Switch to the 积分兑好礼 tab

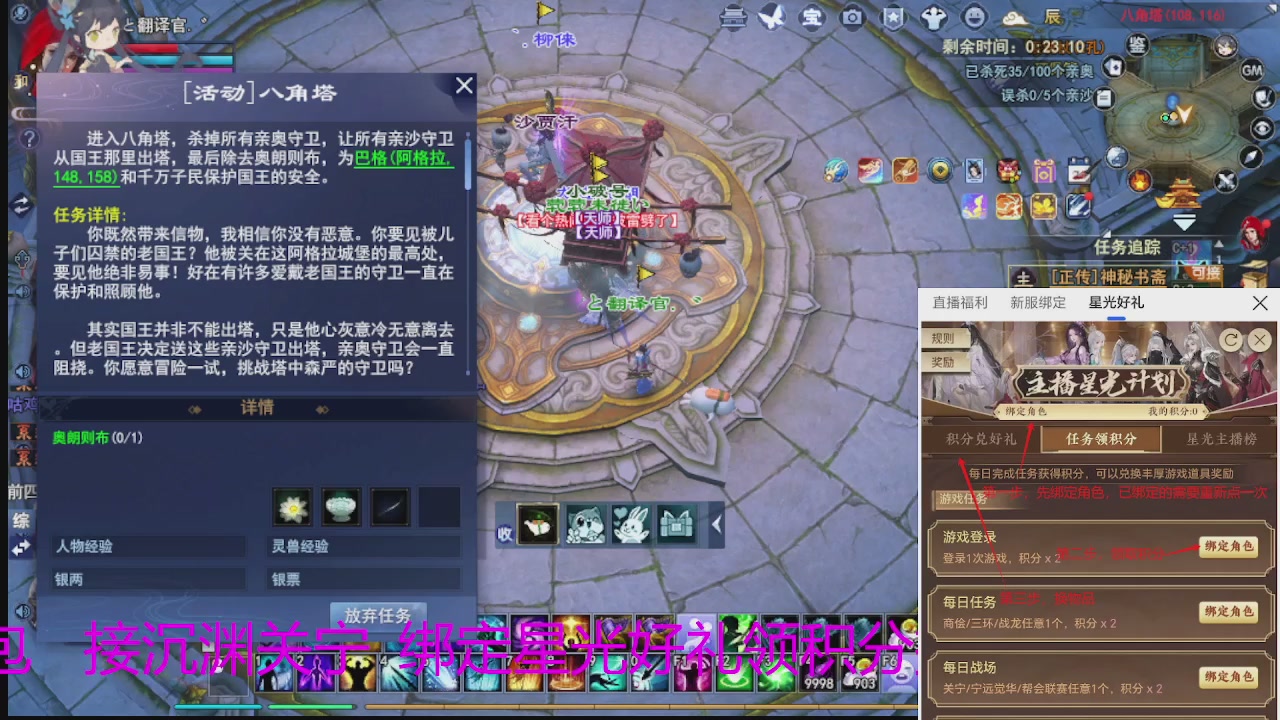980,439
